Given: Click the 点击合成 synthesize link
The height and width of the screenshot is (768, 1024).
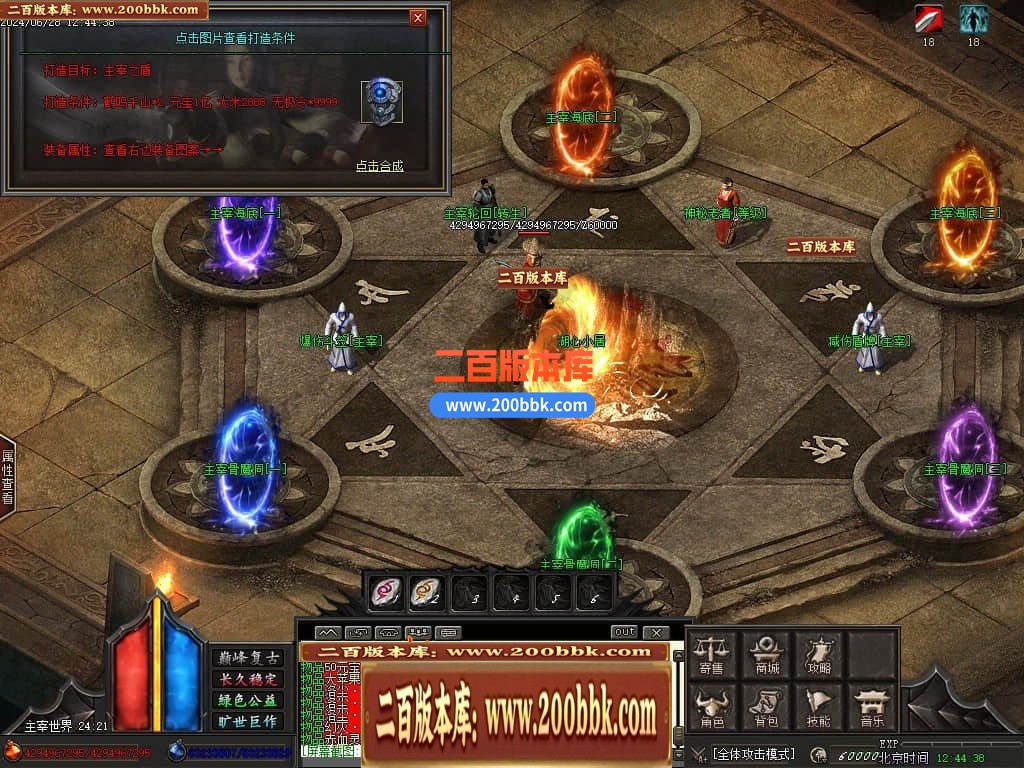Looking at the screenshot, I should click(x=380, y=166).
